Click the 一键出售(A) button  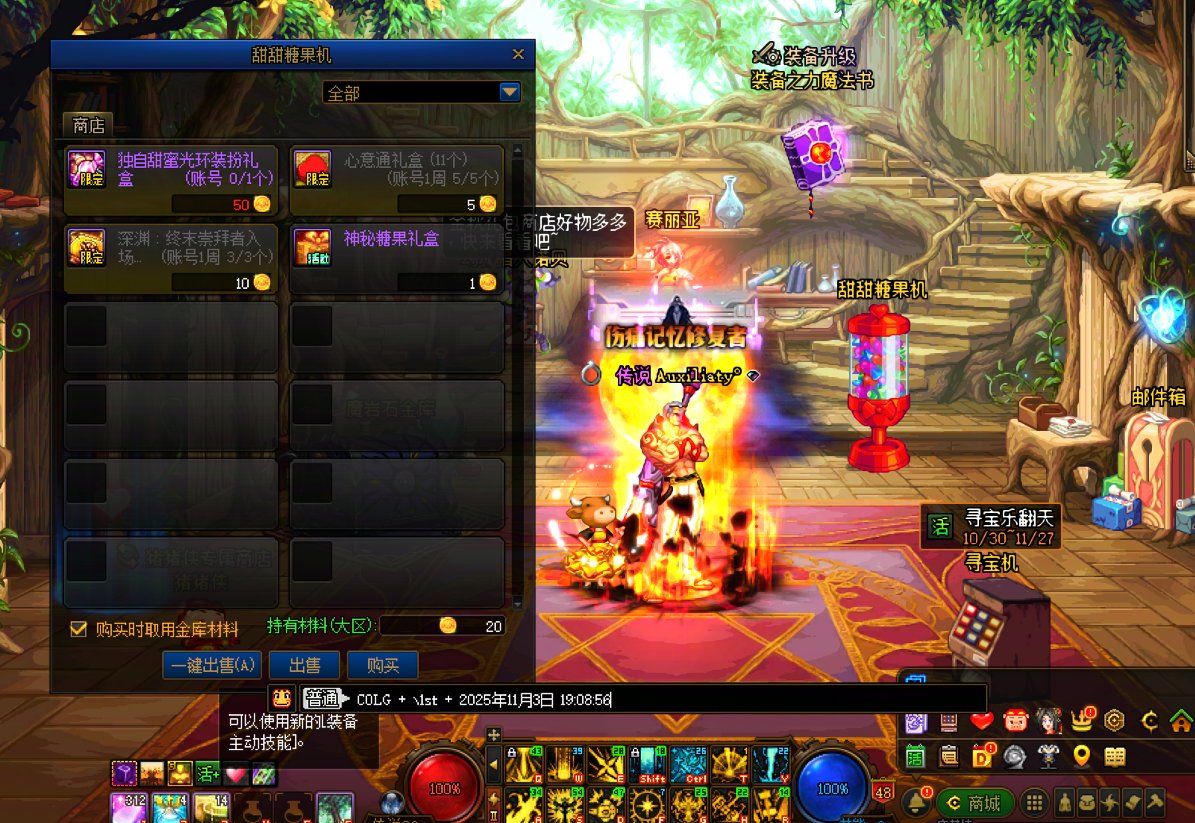(x=212, y=665)
